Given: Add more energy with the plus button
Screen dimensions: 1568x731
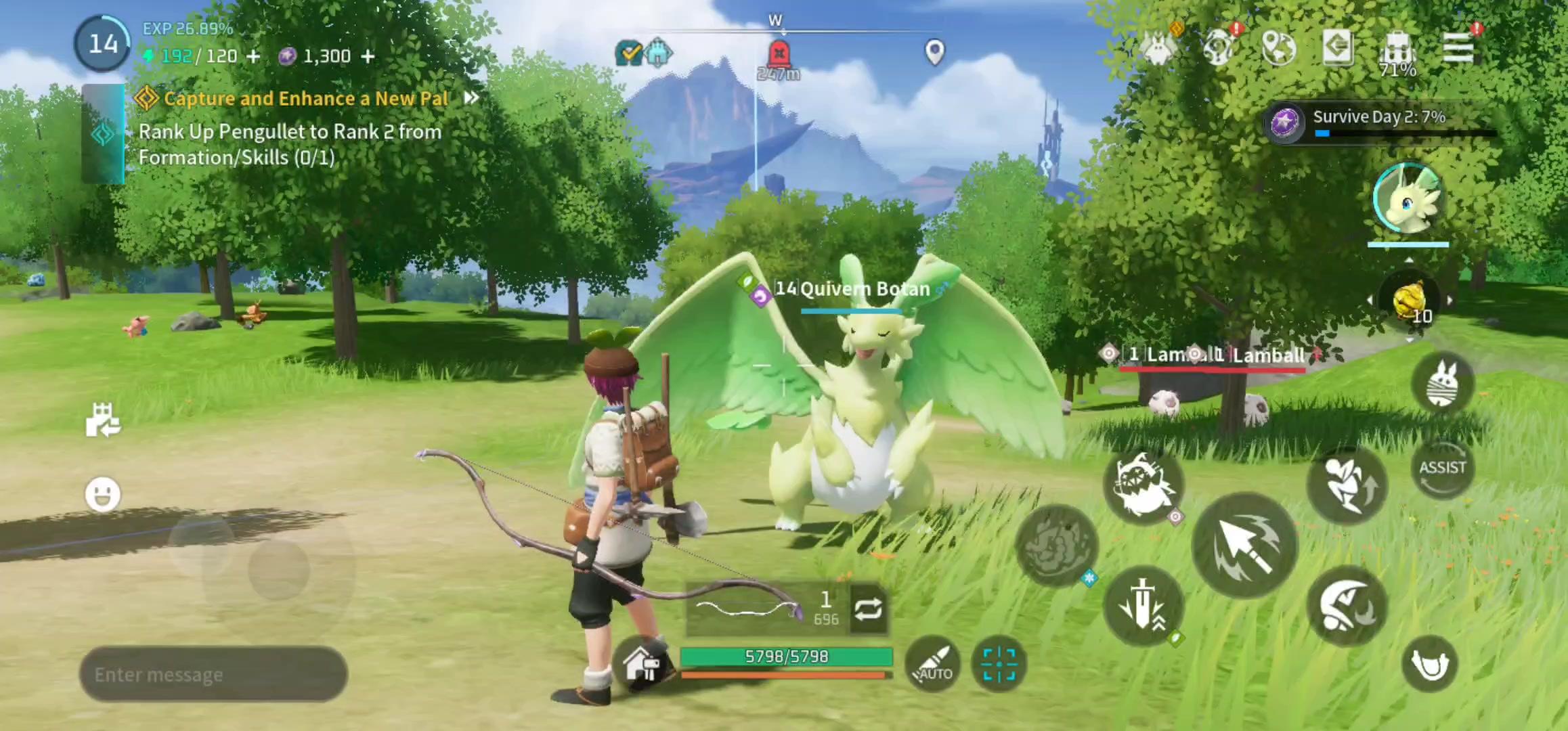Looking at the screenshot, I should [253, 56].
